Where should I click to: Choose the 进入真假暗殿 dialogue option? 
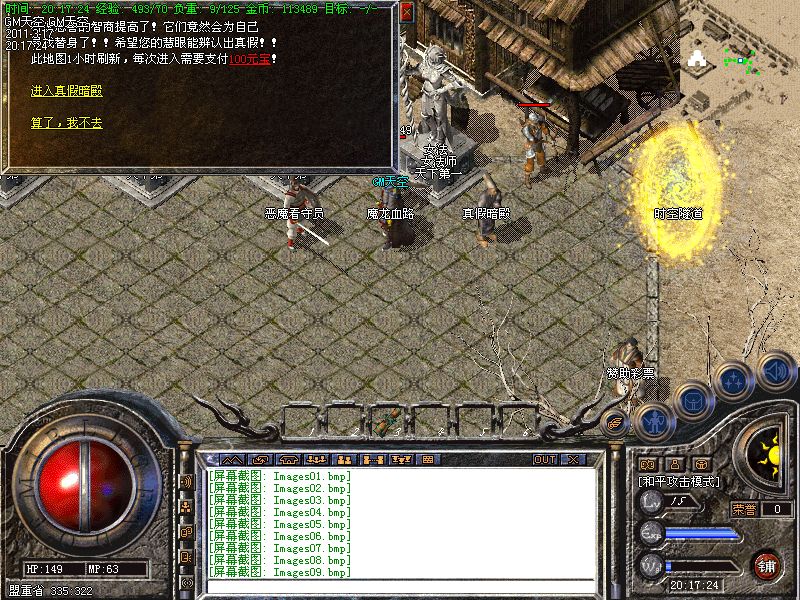point(66,91)
